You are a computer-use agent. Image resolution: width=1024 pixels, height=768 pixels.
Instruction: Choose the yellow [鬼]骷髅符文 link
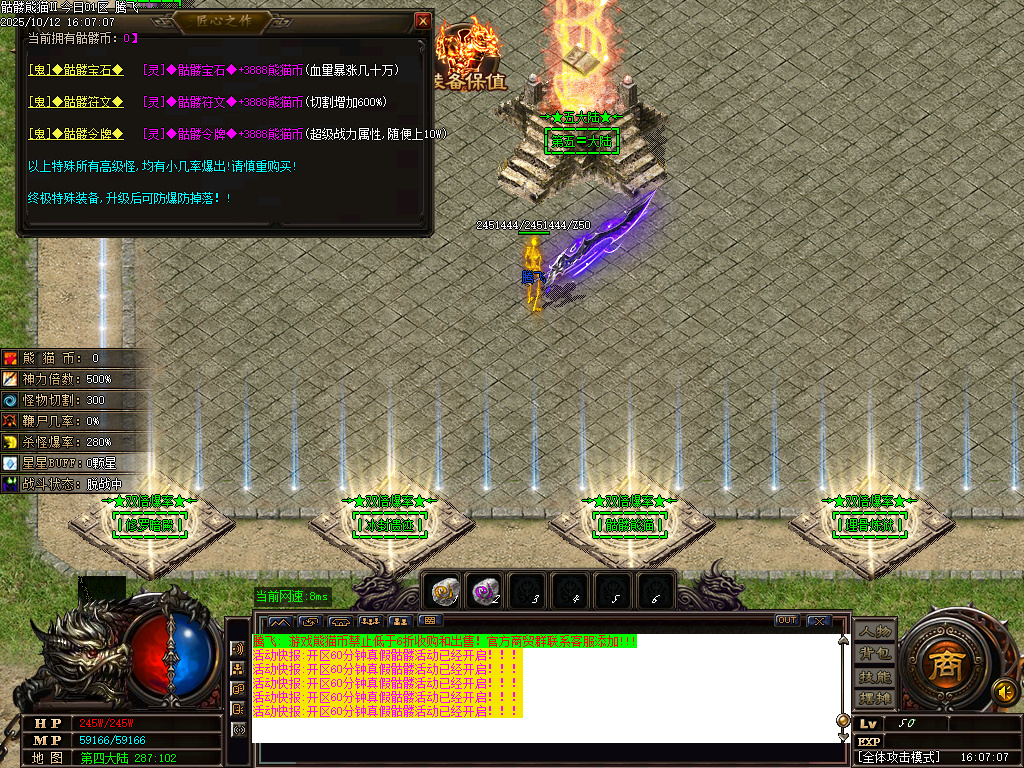(76, 102)
